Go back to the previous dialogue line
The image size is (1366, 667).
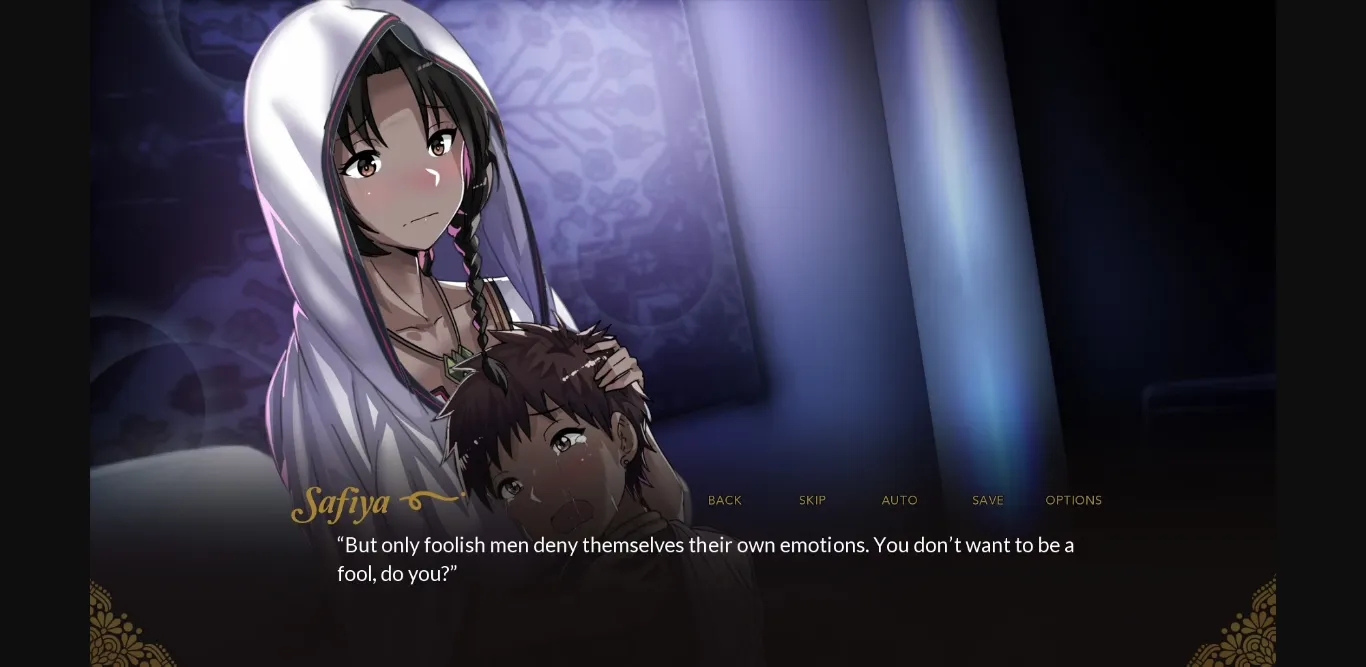click(x=725, y=500)
